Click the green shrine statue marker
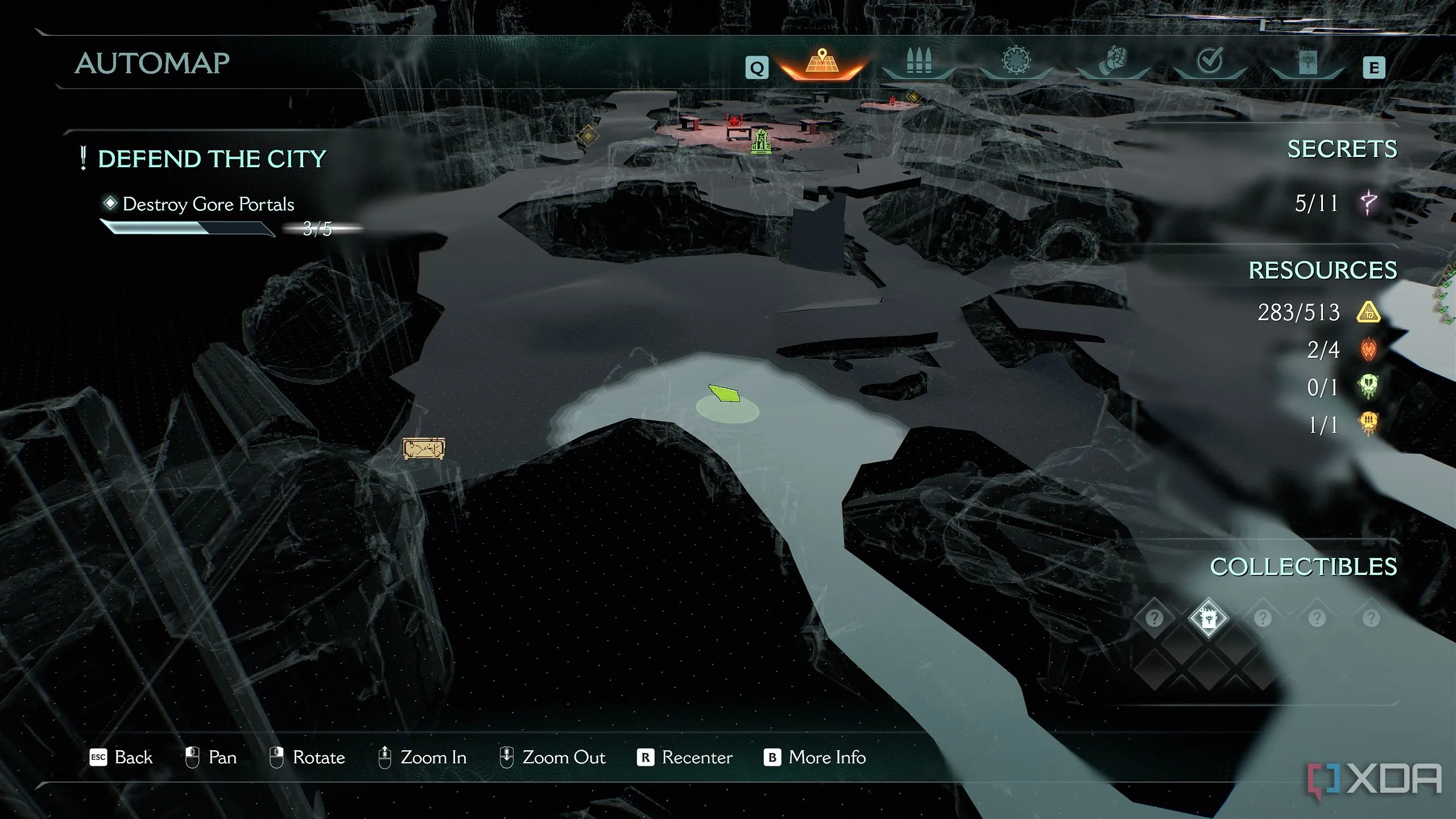The width and height of the screenshot is (1456, 819). [761, 141]
